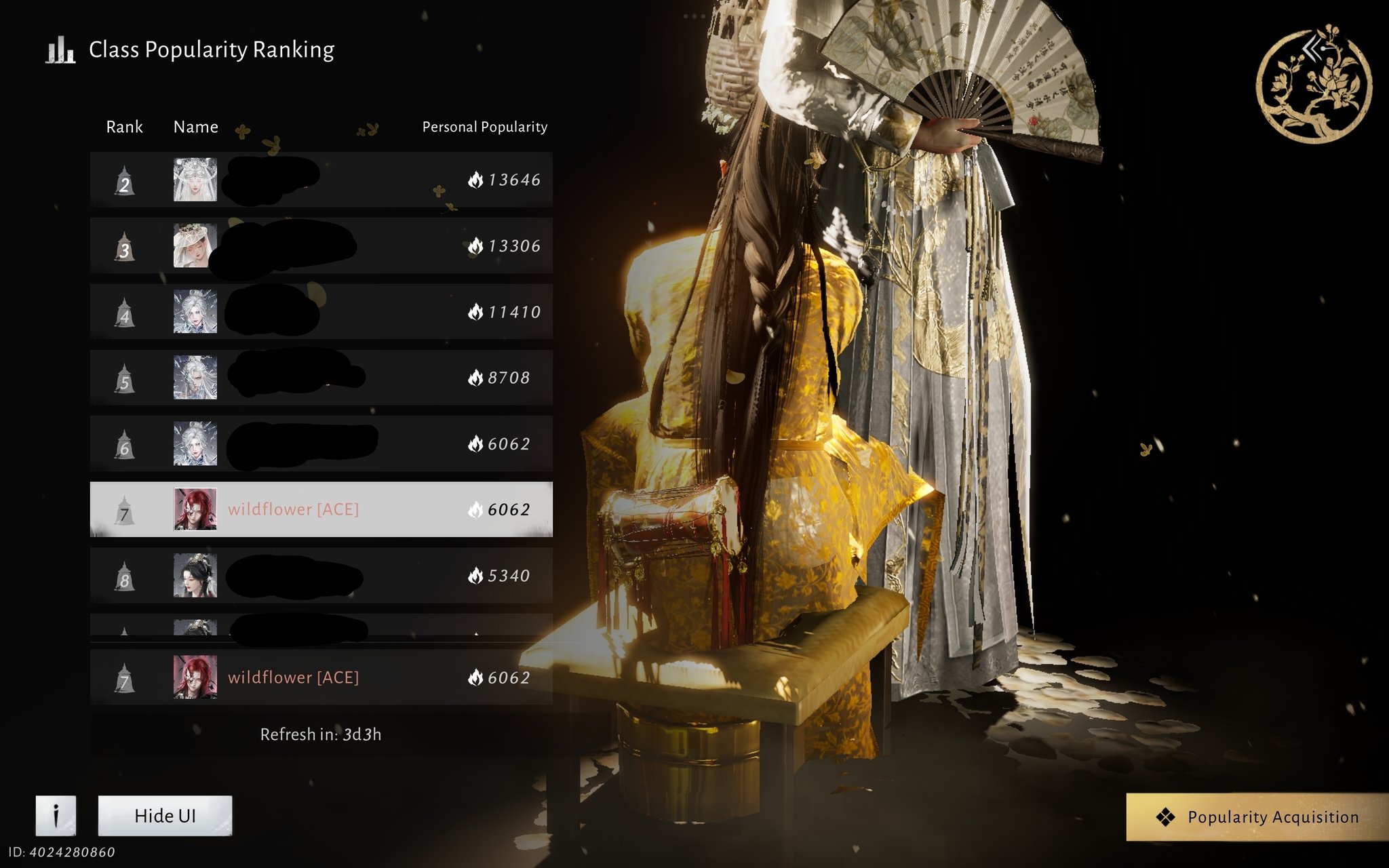Image resolution: width=1389 pixels, height=868 pixels.
Task: Select the rank 3 player row
Action: pyautogui.click(x=321, y=245)
